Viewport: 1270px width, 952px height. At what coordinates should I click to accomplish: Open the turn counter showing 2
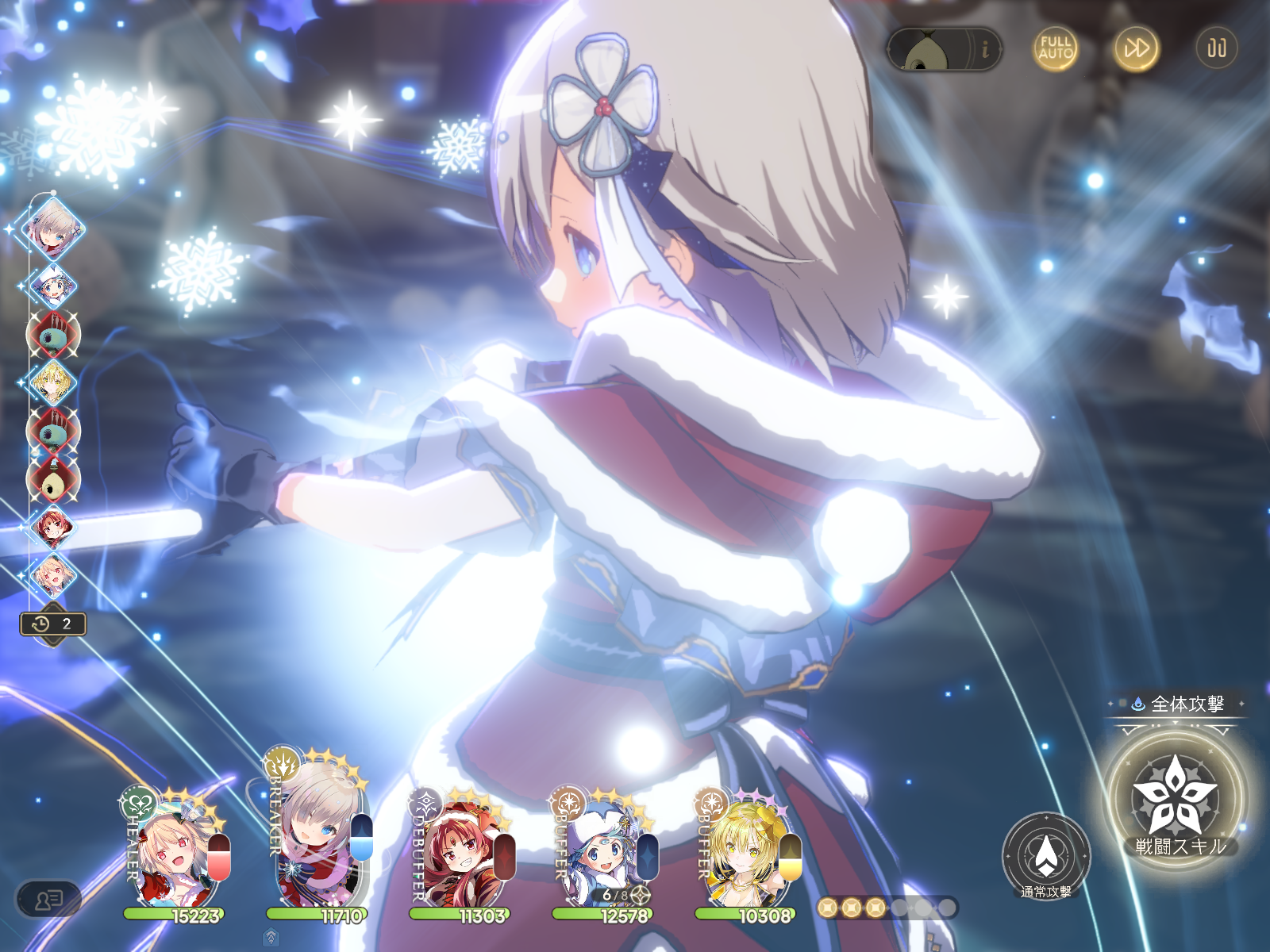52,624
